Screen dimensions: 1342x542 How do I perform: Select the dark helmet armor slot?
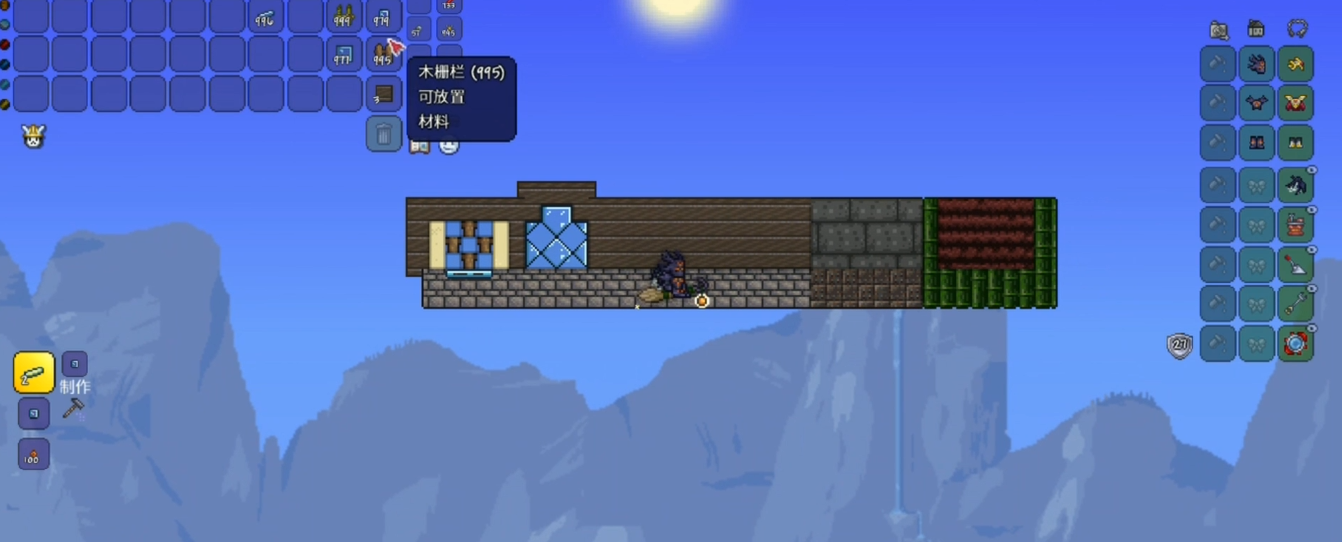(1257, 65)
